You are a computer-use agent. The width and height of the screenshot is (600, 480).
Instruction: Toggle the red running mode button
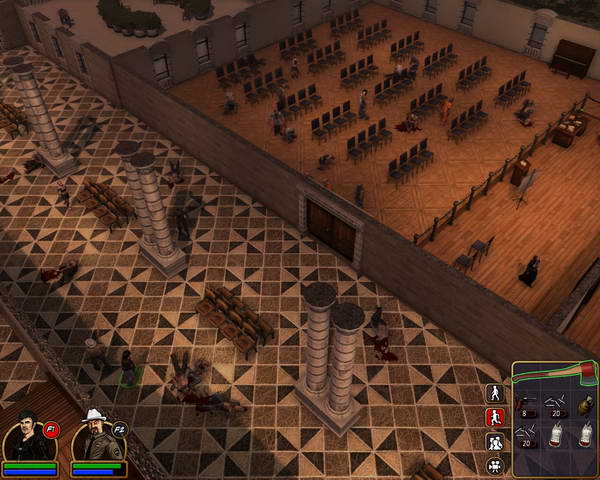point(494,418)
